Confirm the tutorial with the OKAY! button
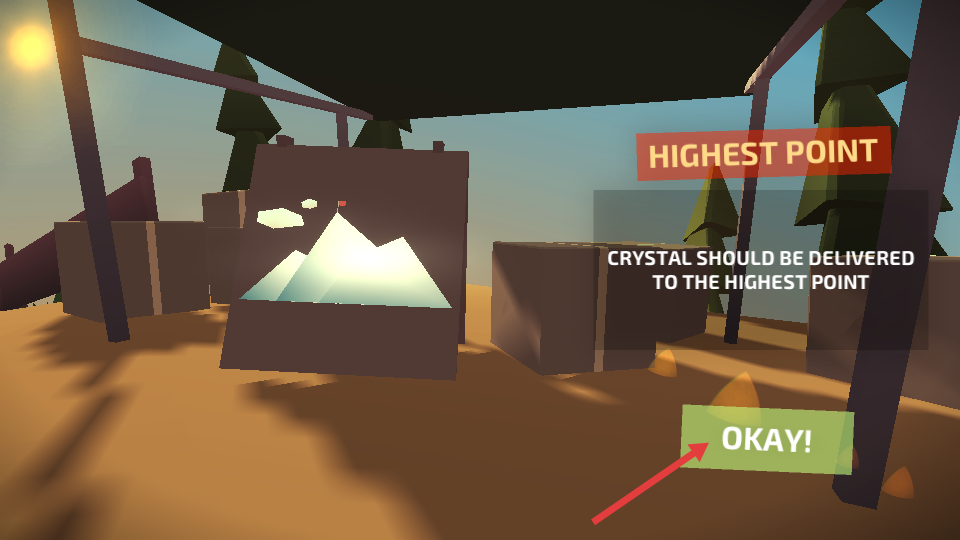 pos(767,439)
